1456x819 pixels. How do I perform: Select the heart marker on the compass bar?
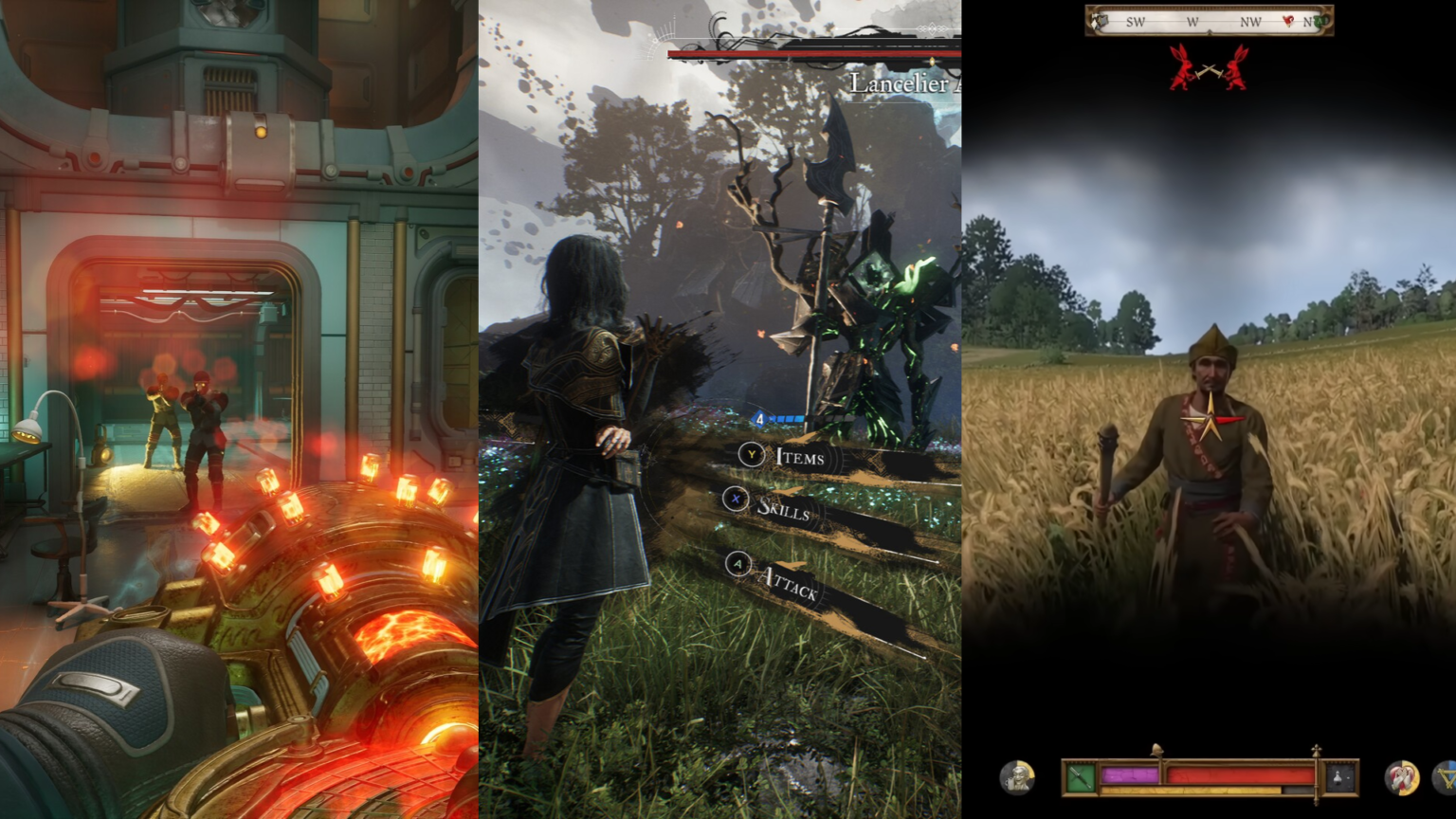(1288, 21)
